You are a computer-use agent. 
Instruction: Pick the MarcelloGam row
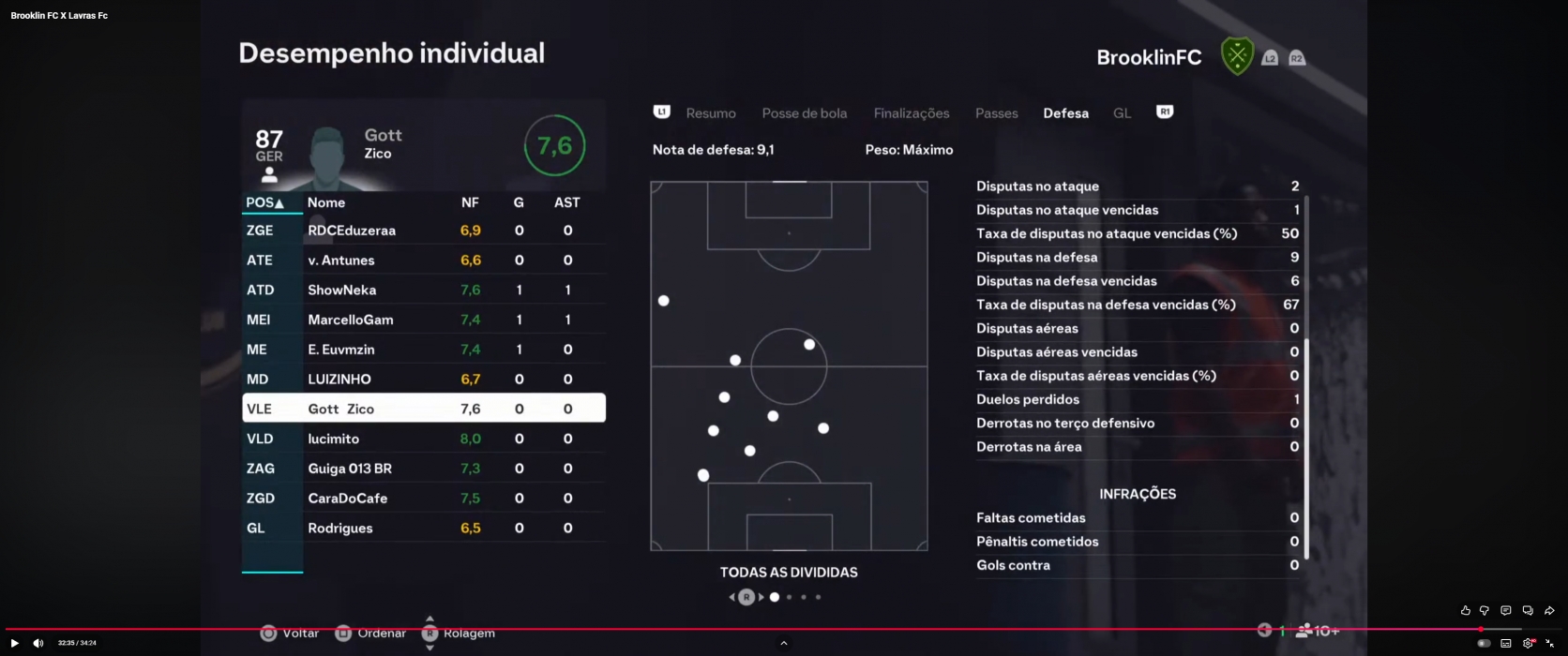click(x=423, y=320)
